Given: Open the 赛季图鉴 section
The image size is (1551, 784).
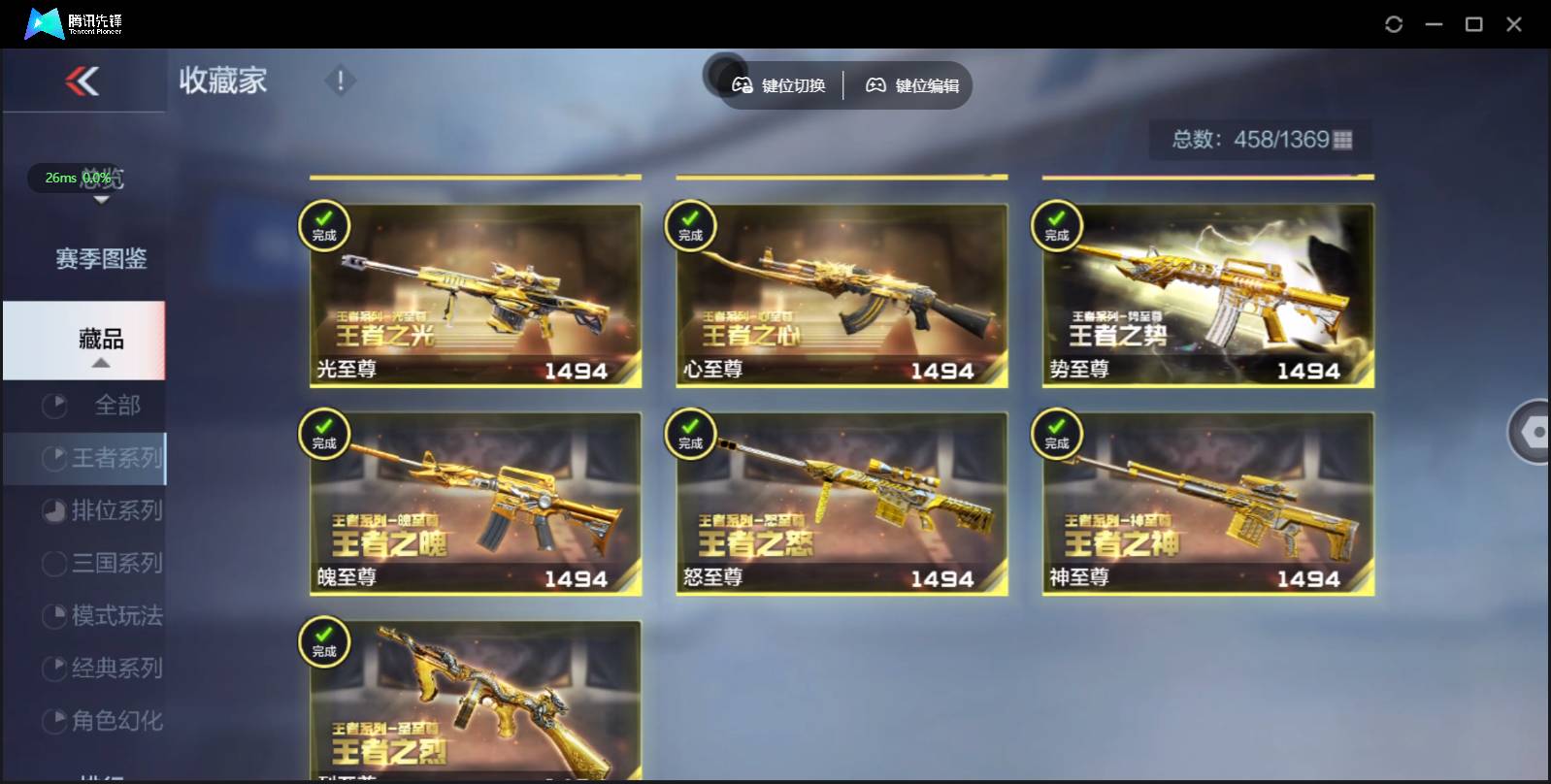Looking at the screenshot, I should (101, 259).
